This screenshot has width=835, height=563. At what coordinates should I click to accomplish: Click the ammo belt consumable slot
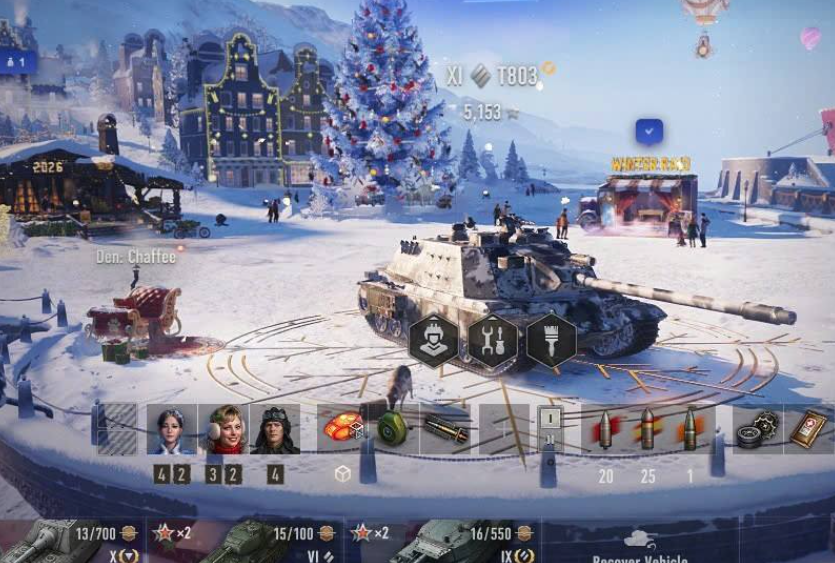pos(443,428)
